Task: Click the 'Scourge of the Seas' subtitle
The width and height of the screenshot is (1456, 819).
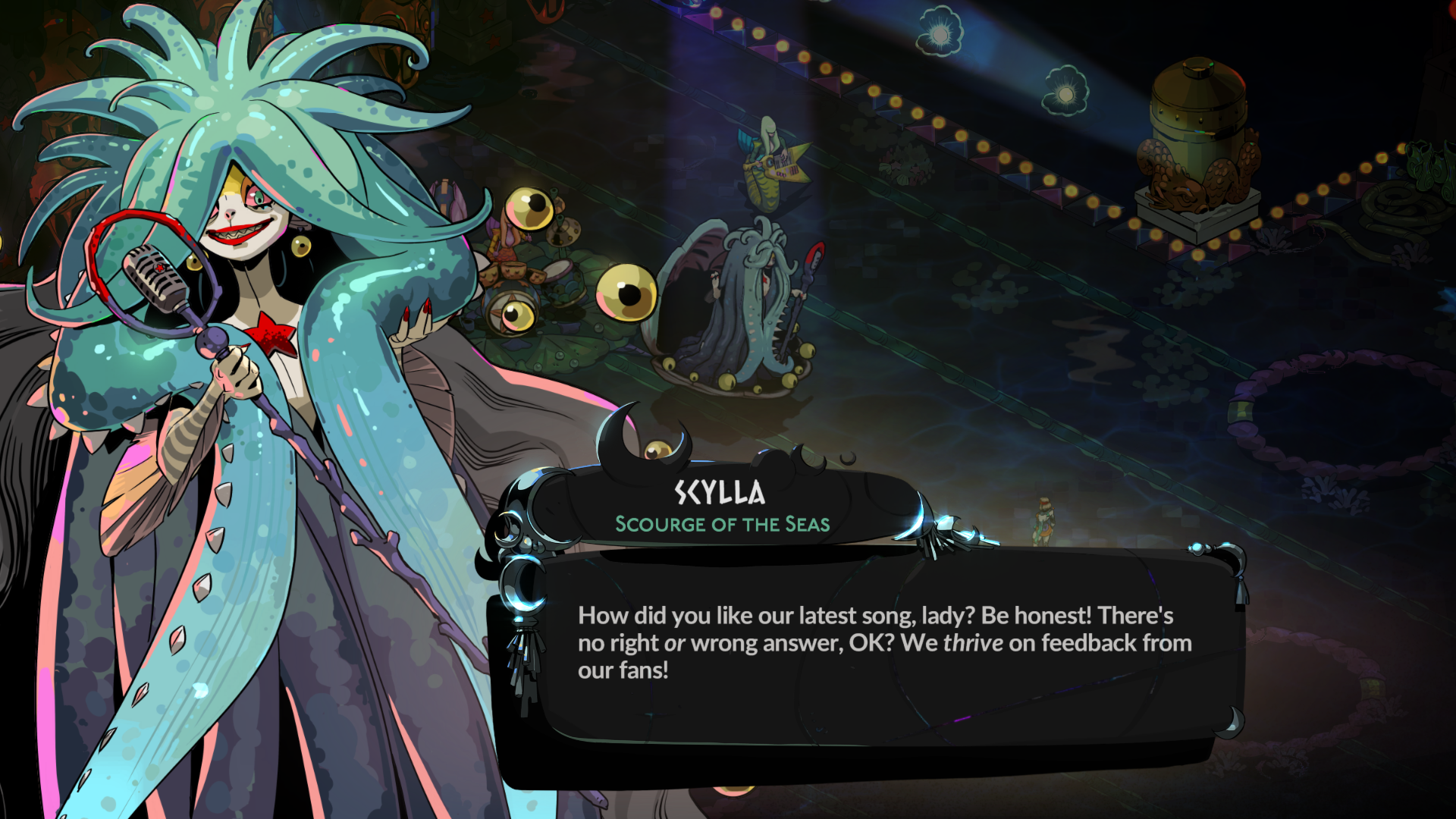Action: coord(722,524)
